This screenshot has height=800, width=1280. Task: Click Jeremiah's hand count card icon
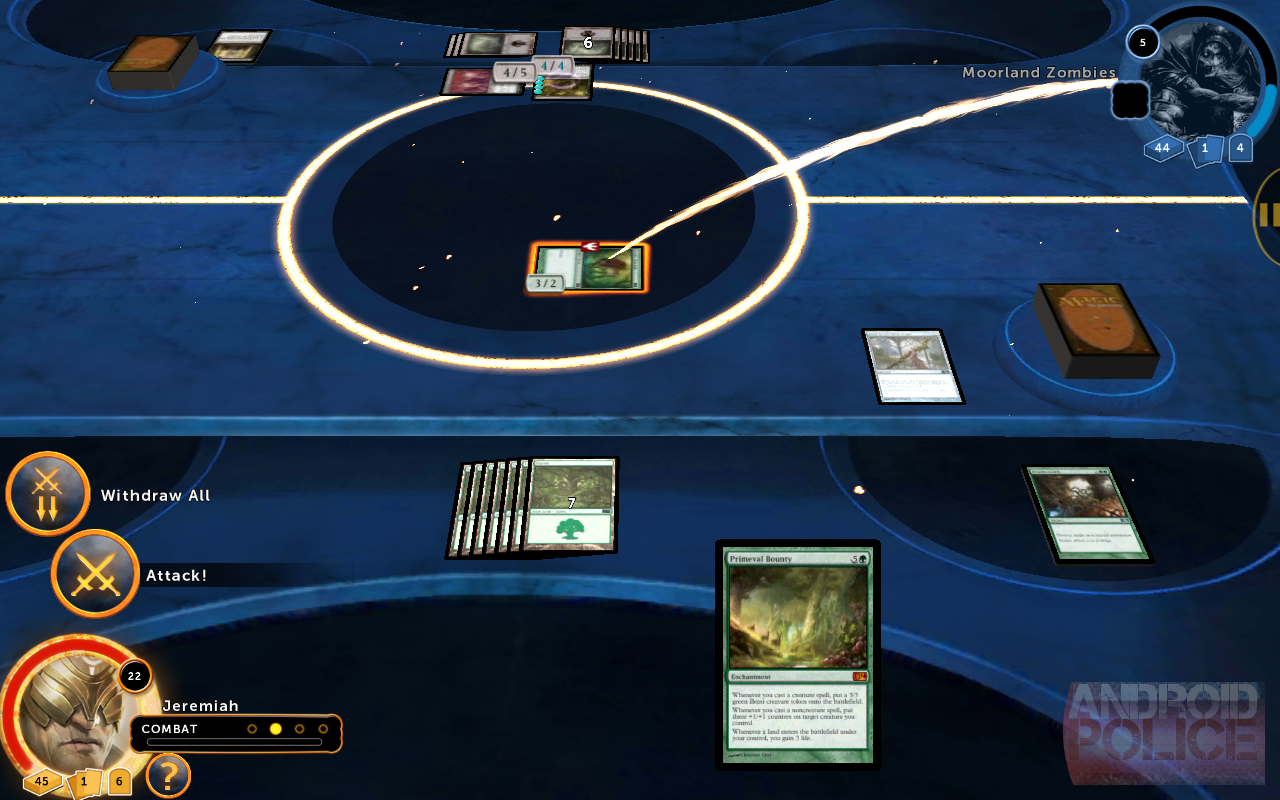coord(82,781)
